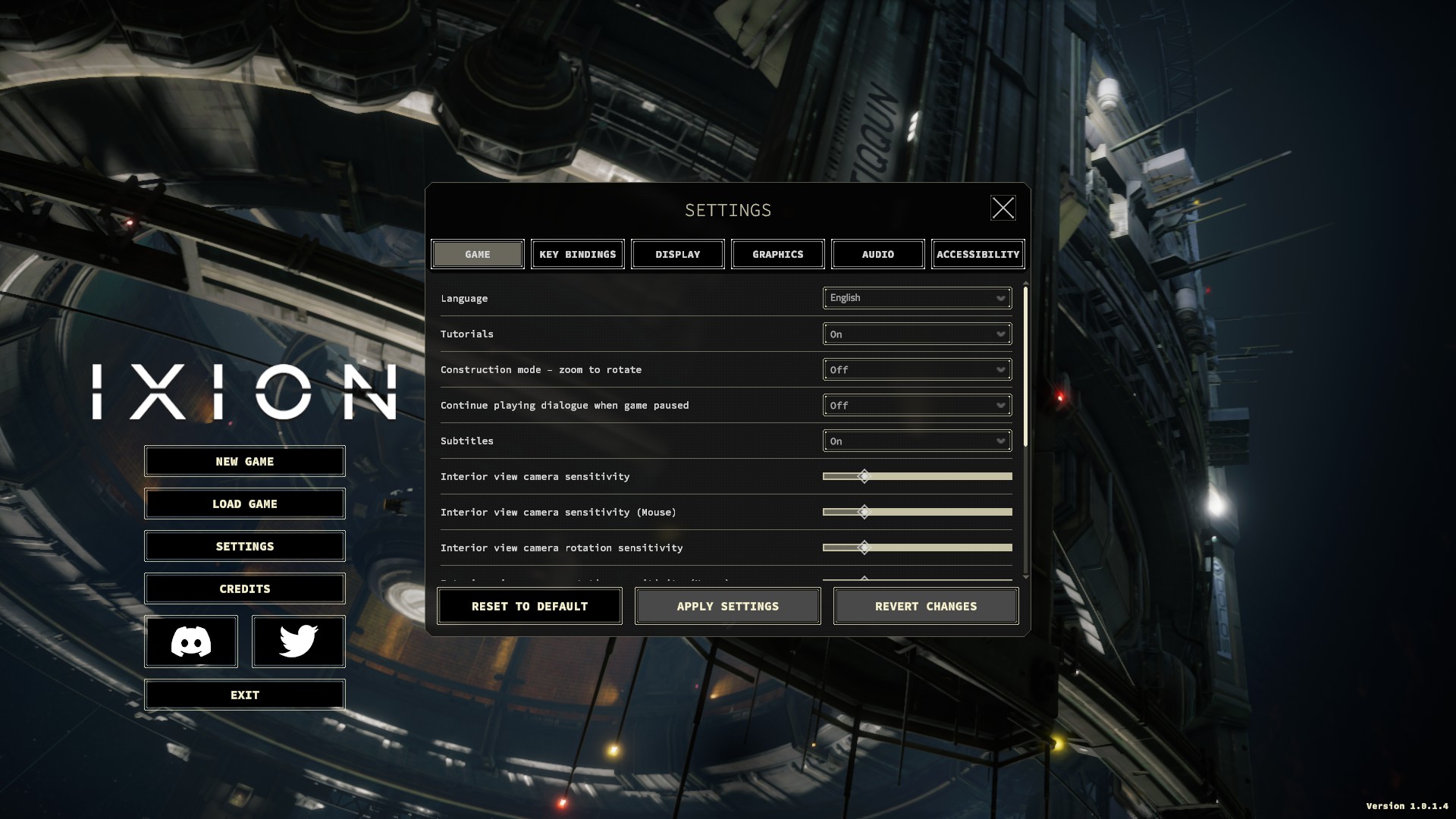1456x819 pixels.
Task: Revert Changes to settings
Action: (x=925, y=606)
